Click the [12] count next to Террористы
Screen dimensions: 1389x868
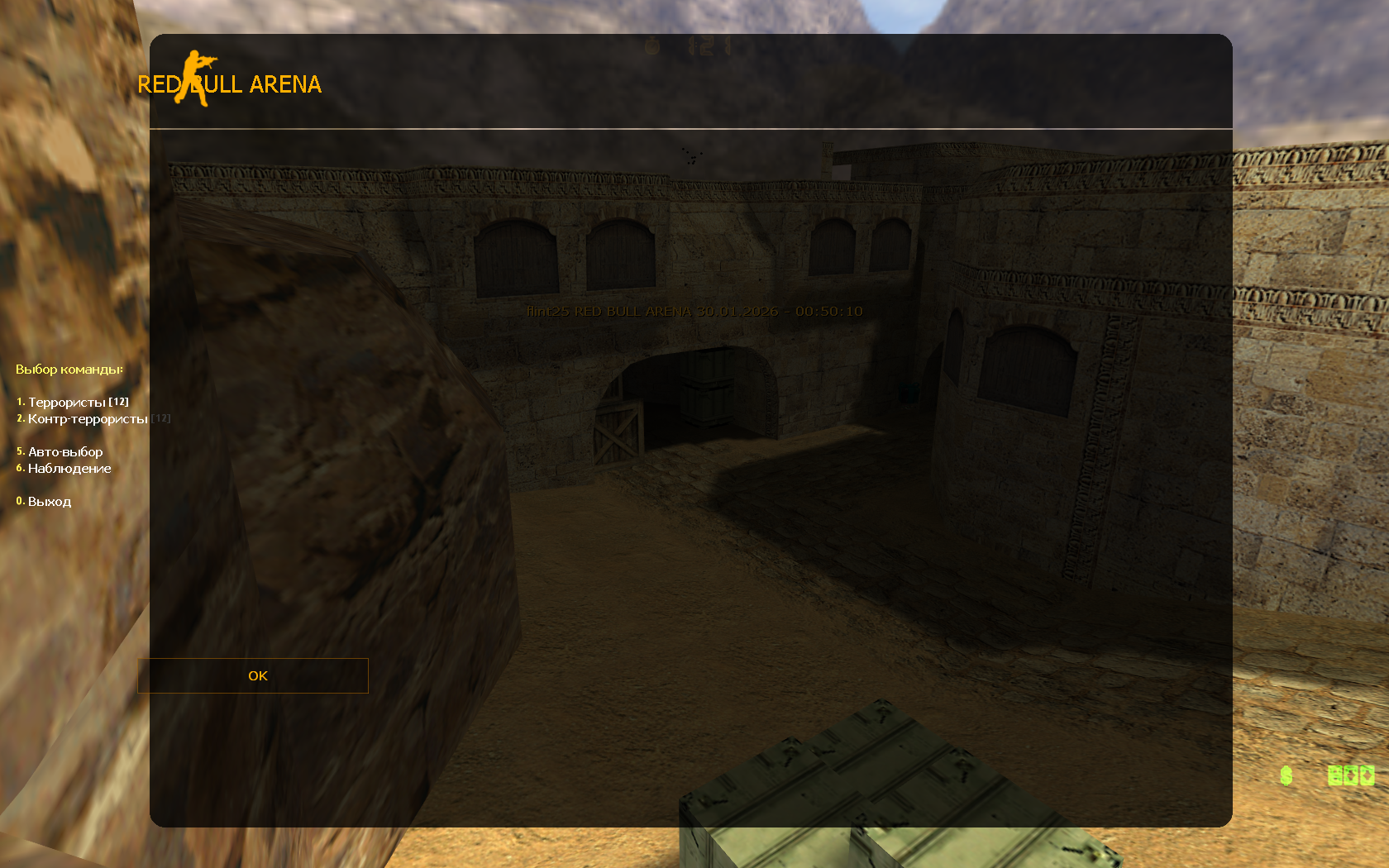(x=117, y=401)
